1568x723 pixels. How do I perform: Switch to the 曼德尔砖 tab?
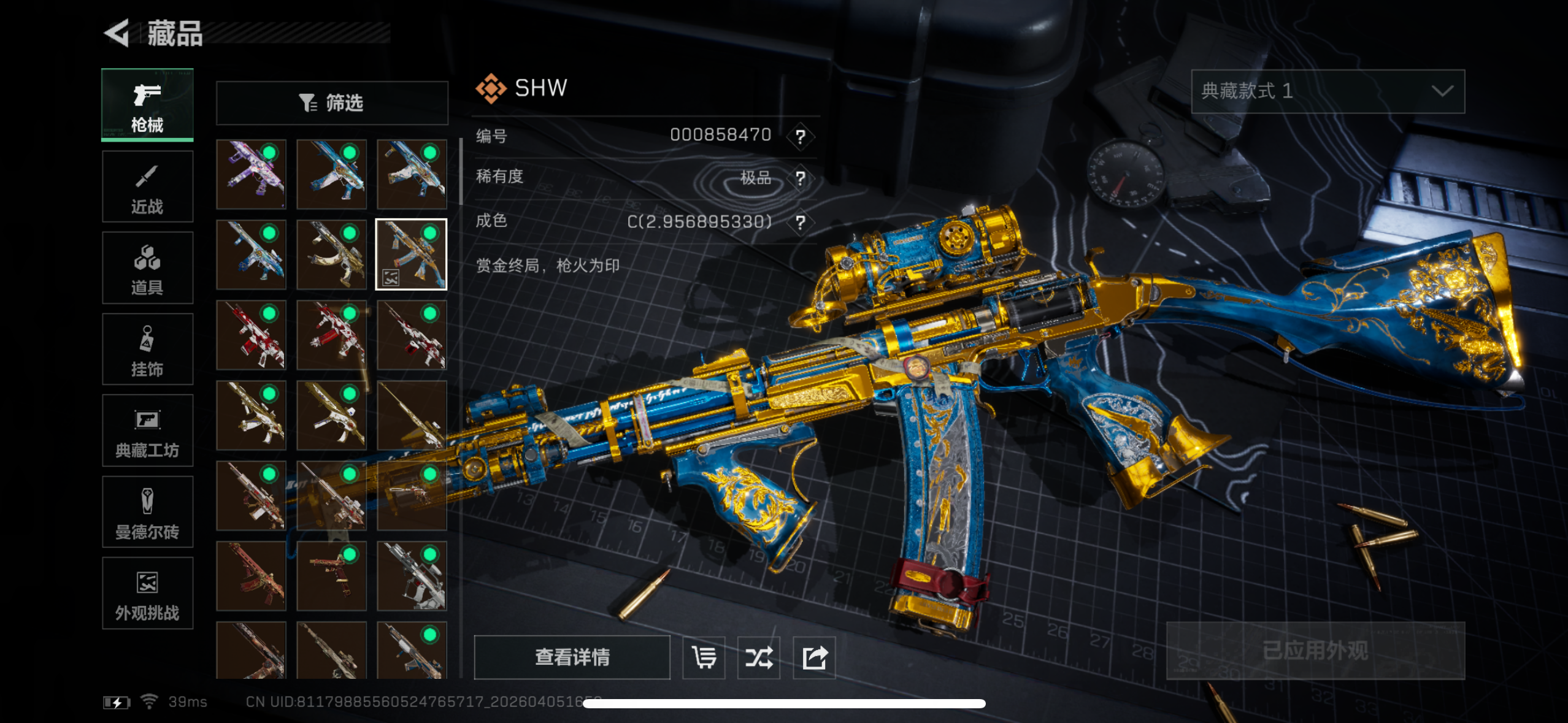[x=147, y=512]
